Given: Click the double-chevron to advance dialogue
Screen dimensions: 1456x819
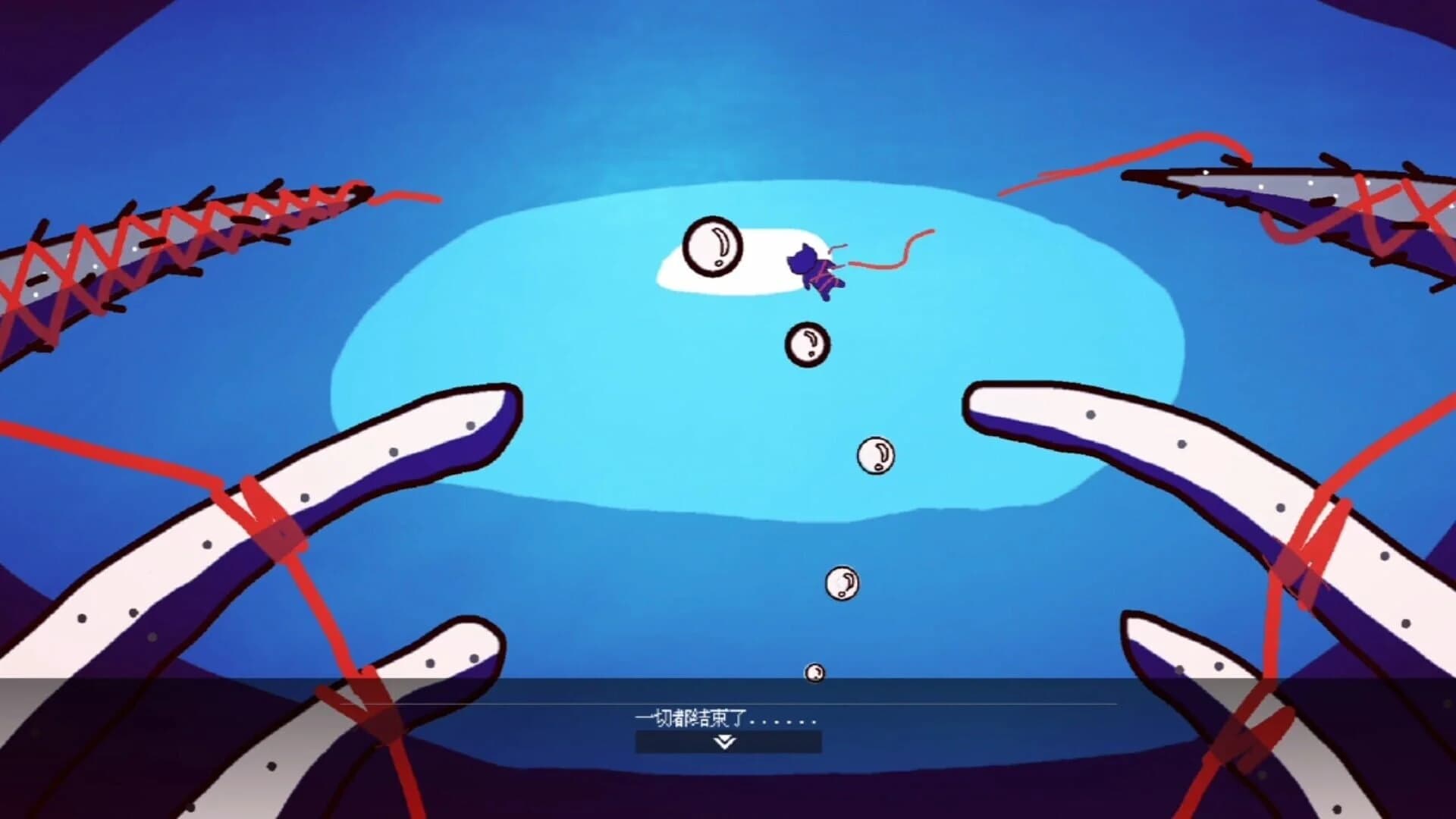Looking at the screenshot, I should pyautogui.click(x=726, y=745).
